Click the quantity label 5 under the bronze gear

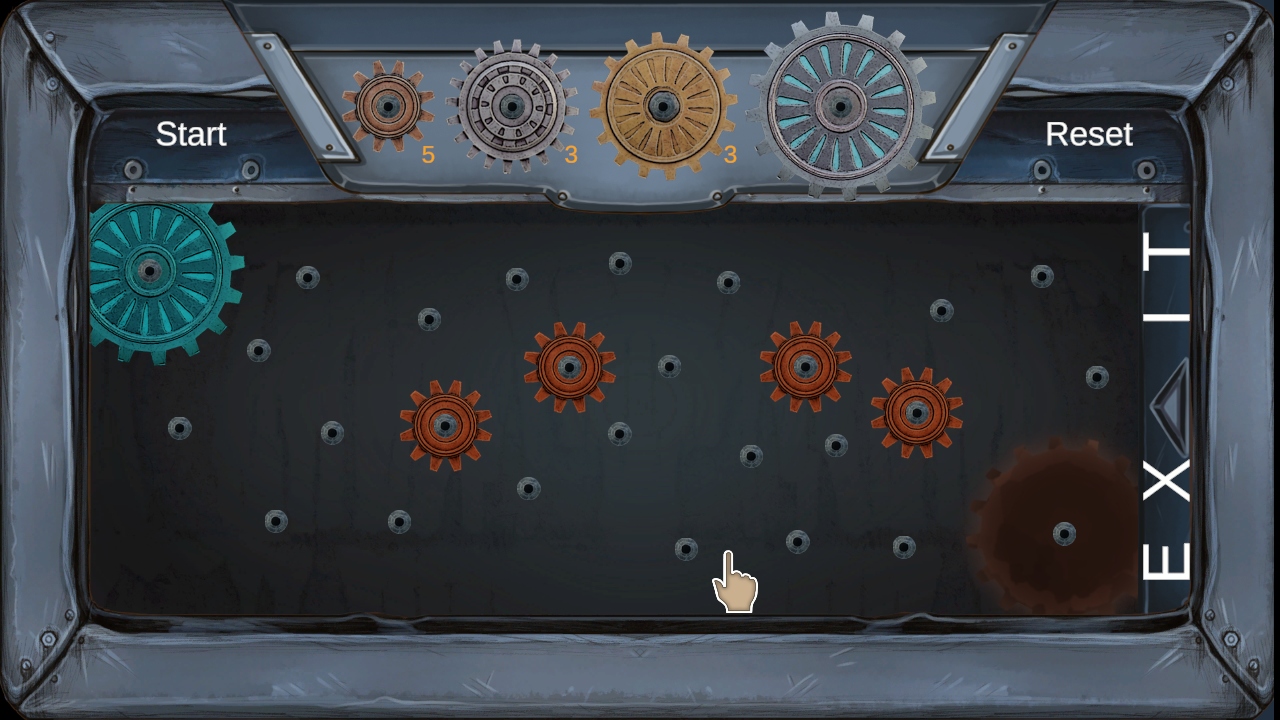(x=427, y=156)
